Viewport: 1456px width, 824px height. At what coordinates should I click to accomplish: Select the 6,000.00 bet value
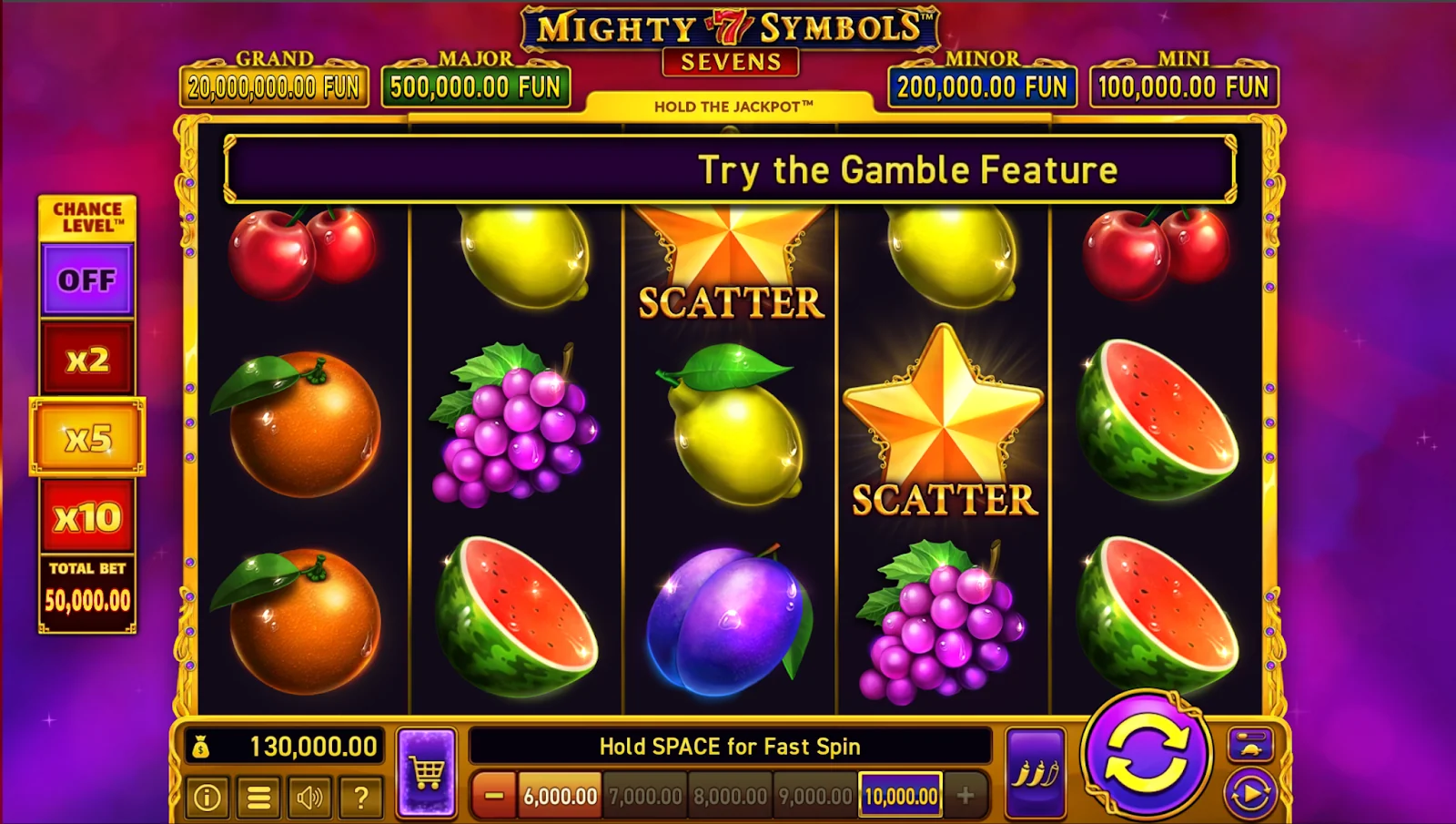(560, 796)
